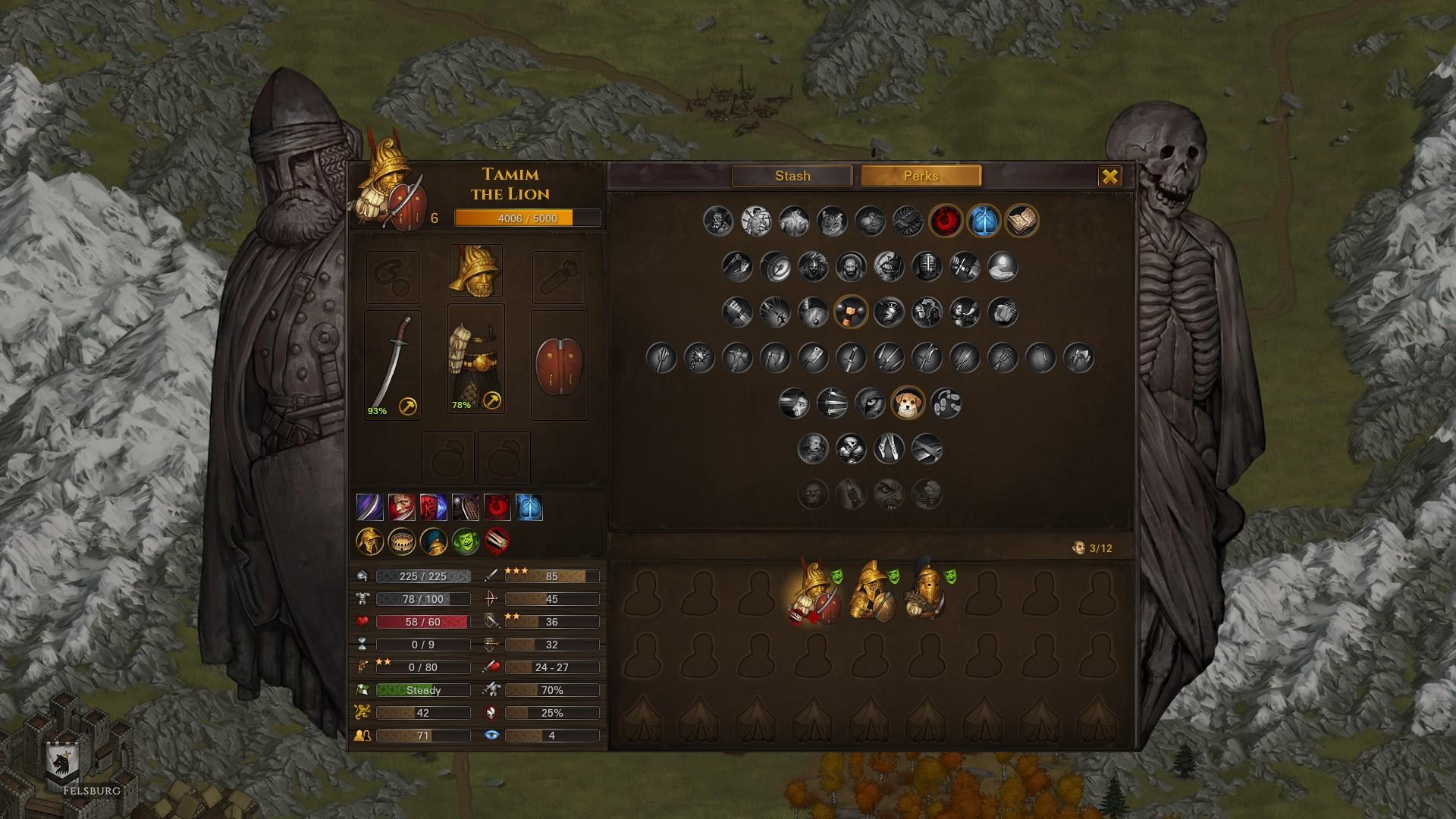Select the blue lungs perk icon

click(984, 221)
